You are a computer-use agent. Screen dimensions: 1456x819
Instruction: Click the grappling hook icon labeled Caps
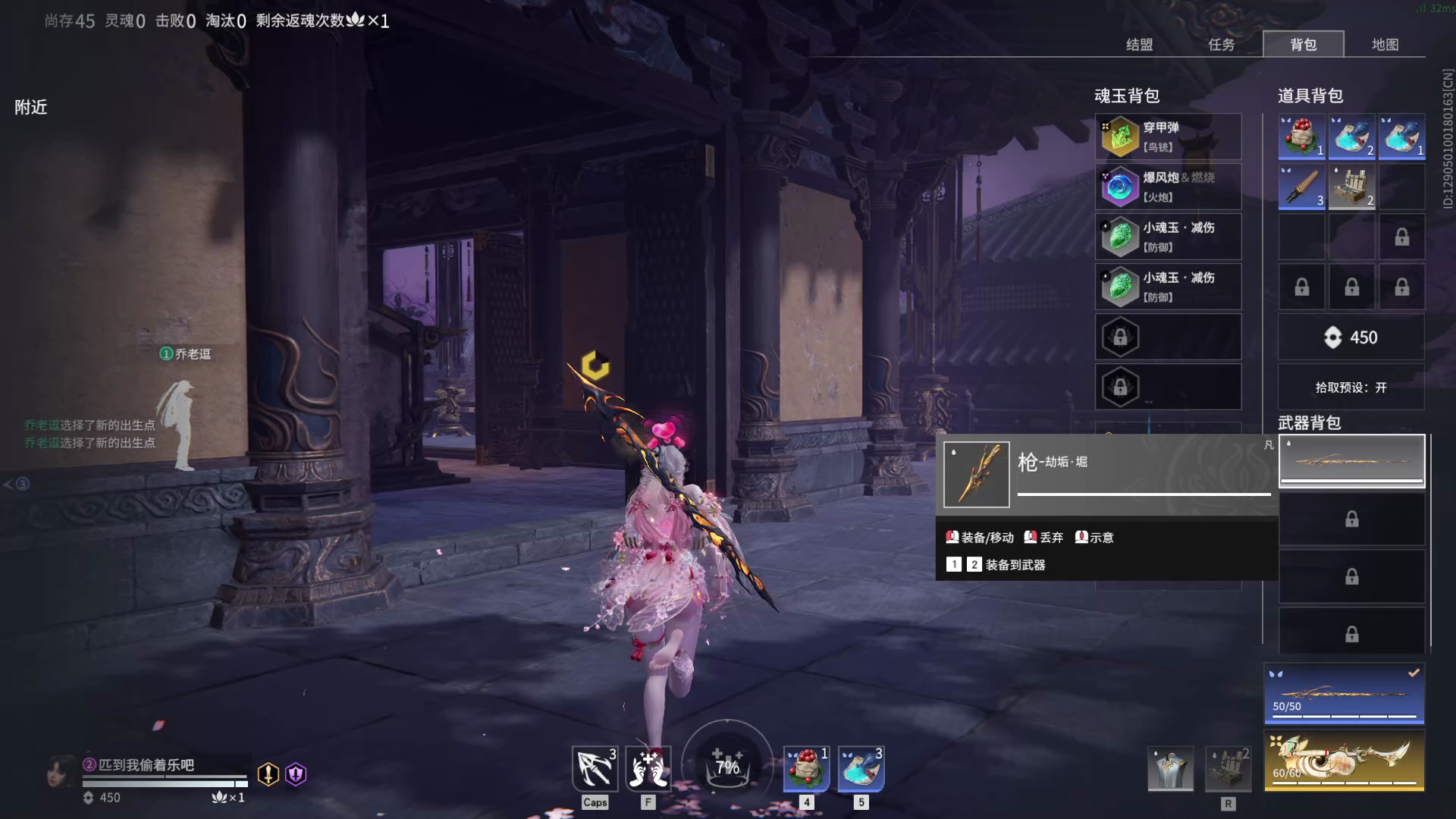pos(595,768)
